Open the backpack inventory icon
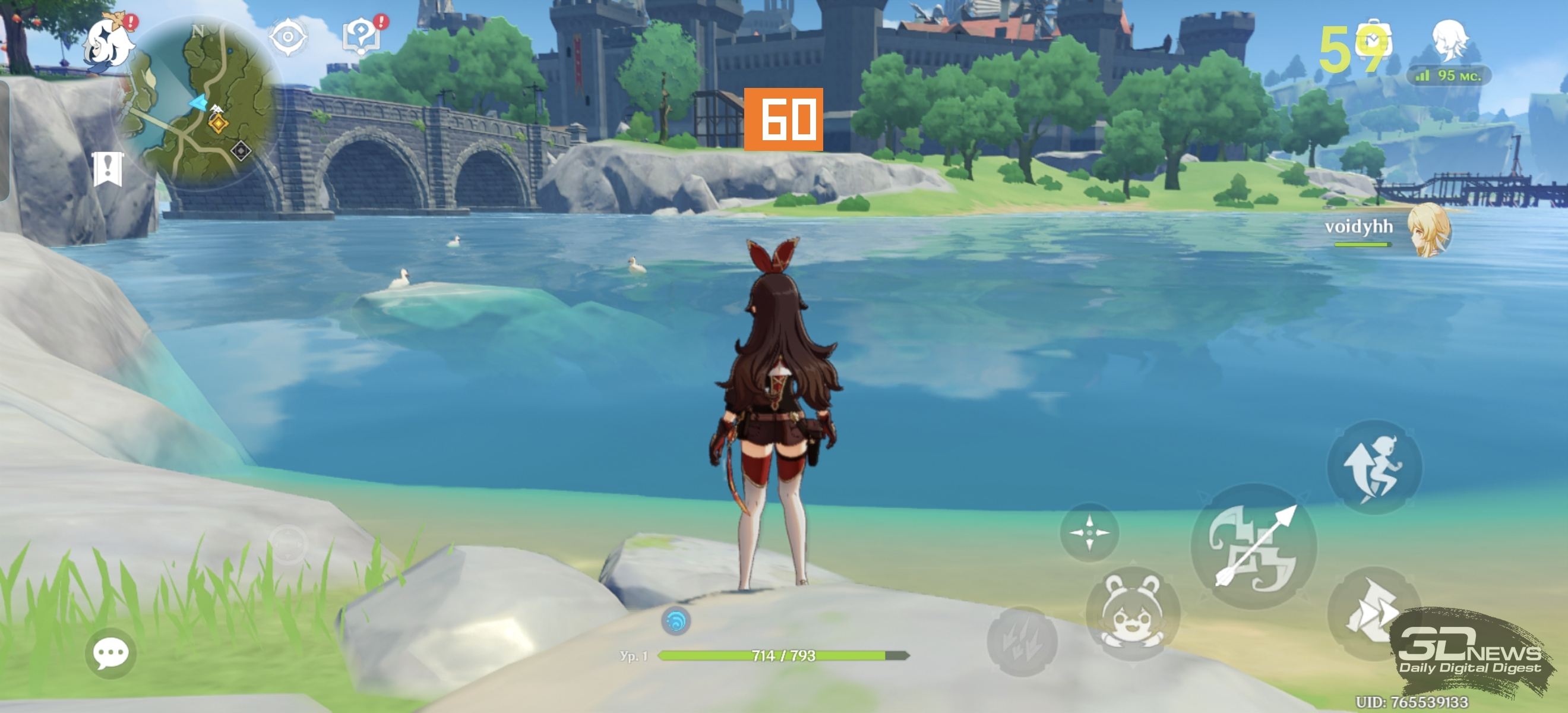The width and height of the screenshot is (1568, 713). point(1373,42)
